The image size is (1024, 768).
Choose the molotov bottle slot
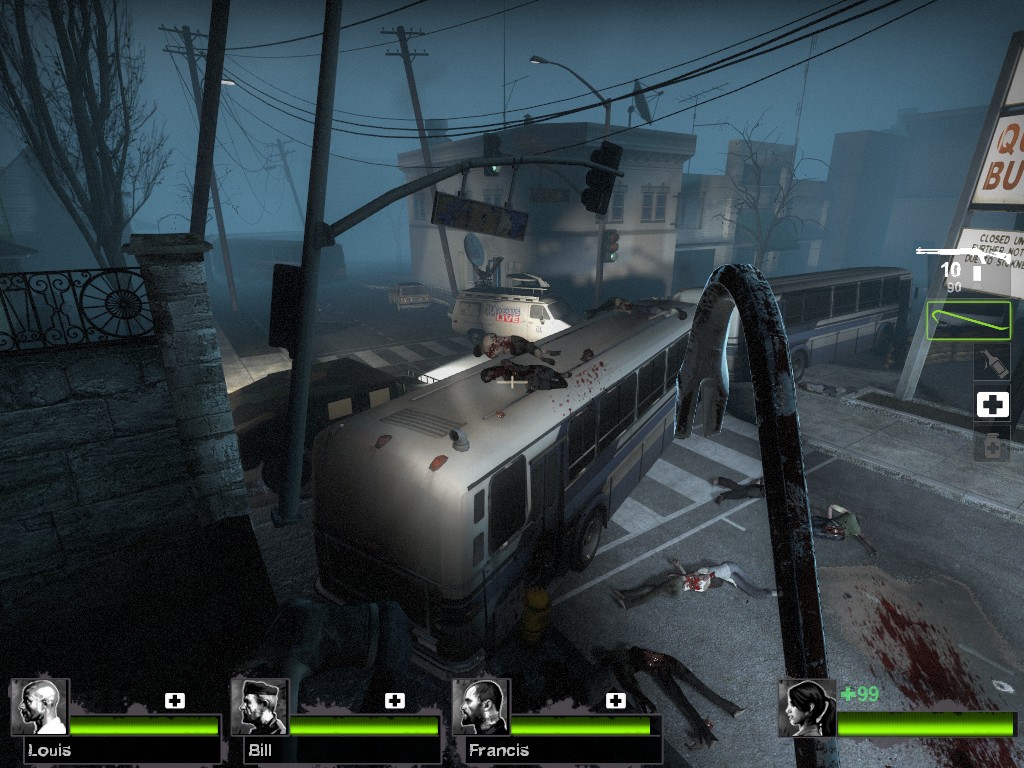992,362
